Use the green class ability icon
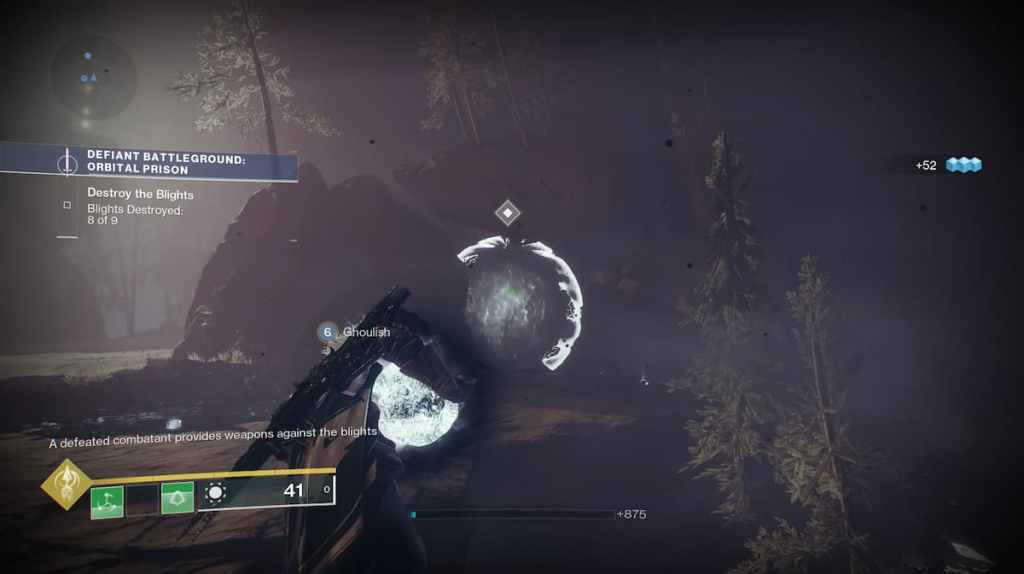The height and width of the screenshot is (574, 1024). click(177, 498)
